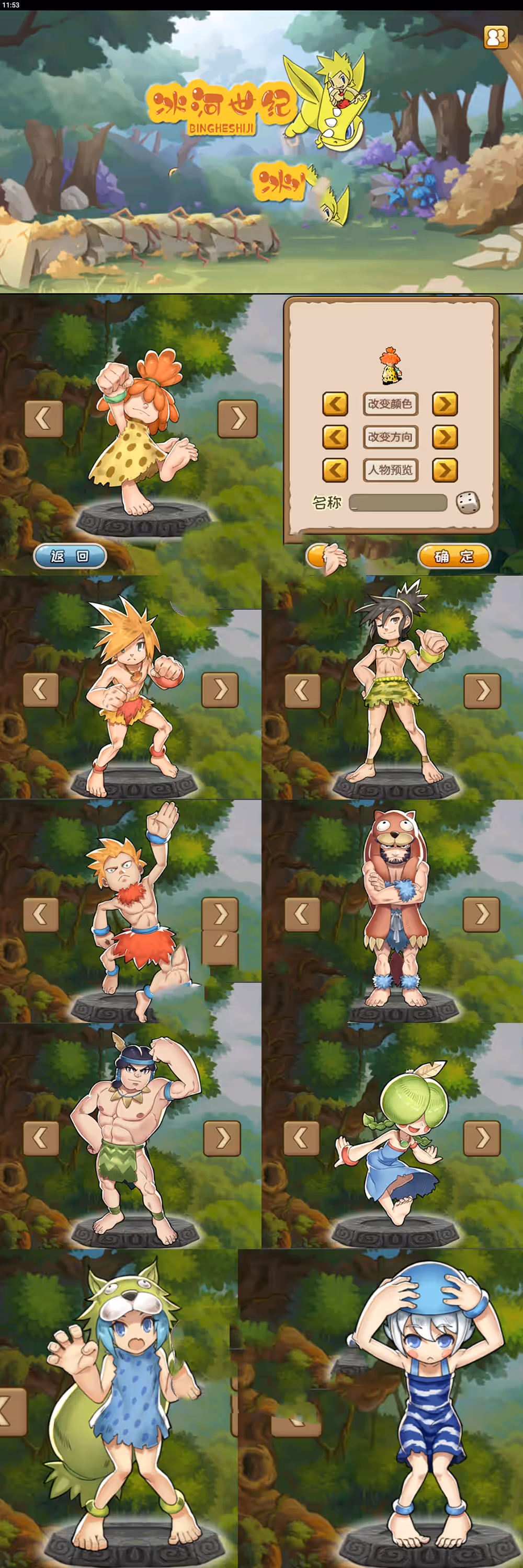The width and height of the screenshot is (523, 1568).
Task: Open the account icon in the top corner
Action: tap(496, 37)
